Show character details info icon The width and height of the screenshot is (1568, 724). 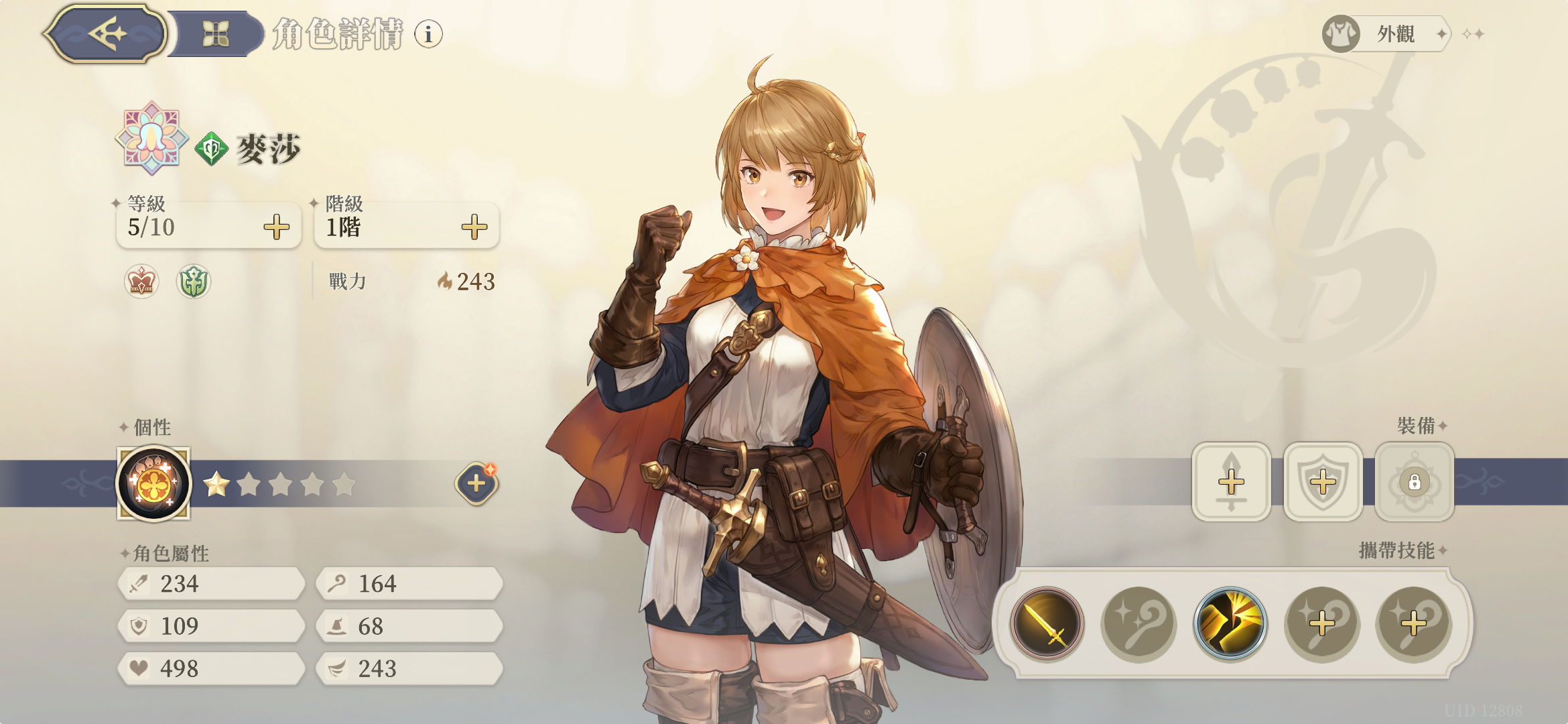[x=428, y=34]
